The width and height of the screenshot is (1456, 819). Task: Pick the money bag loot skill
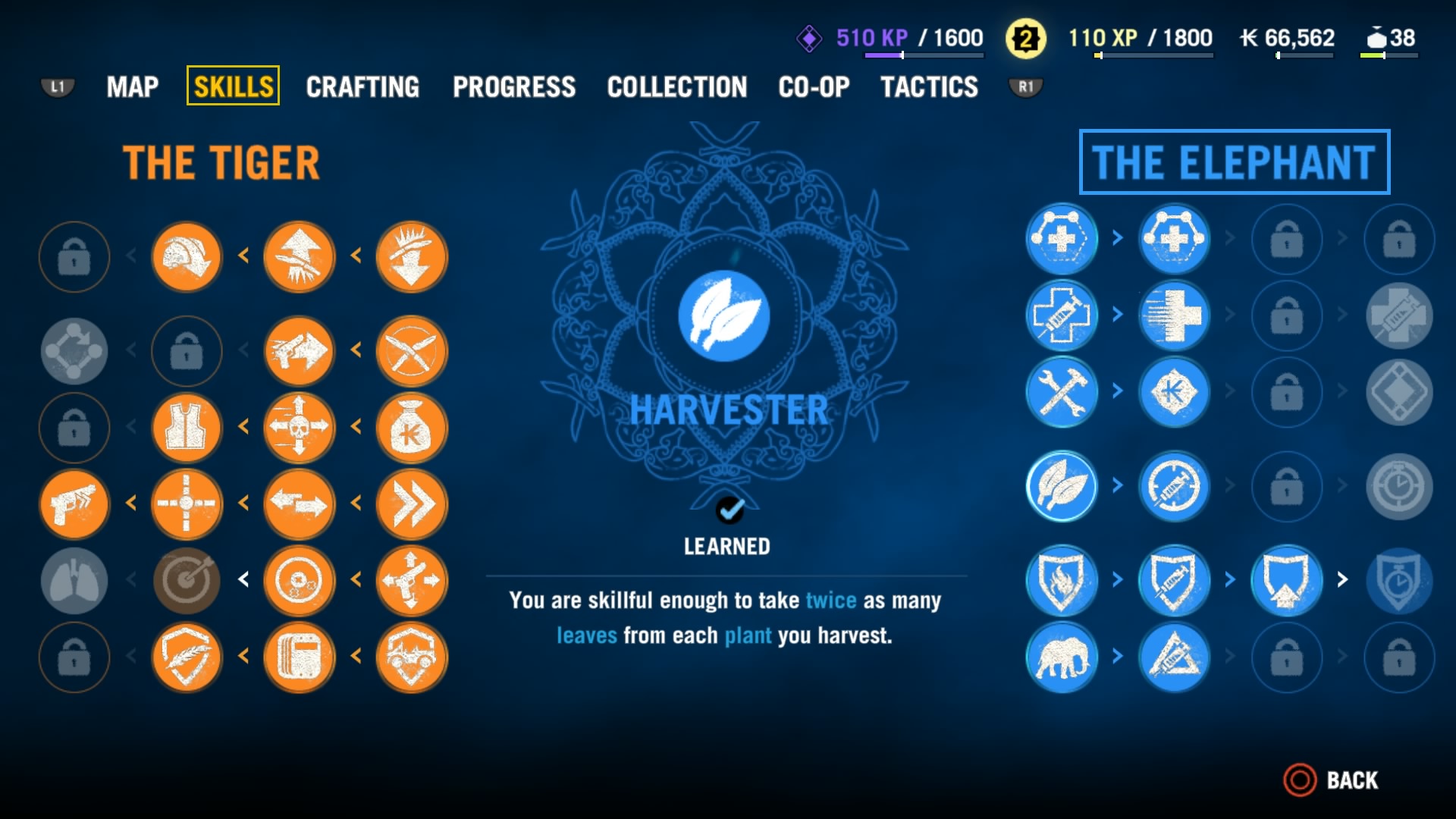tap(412, 428)
